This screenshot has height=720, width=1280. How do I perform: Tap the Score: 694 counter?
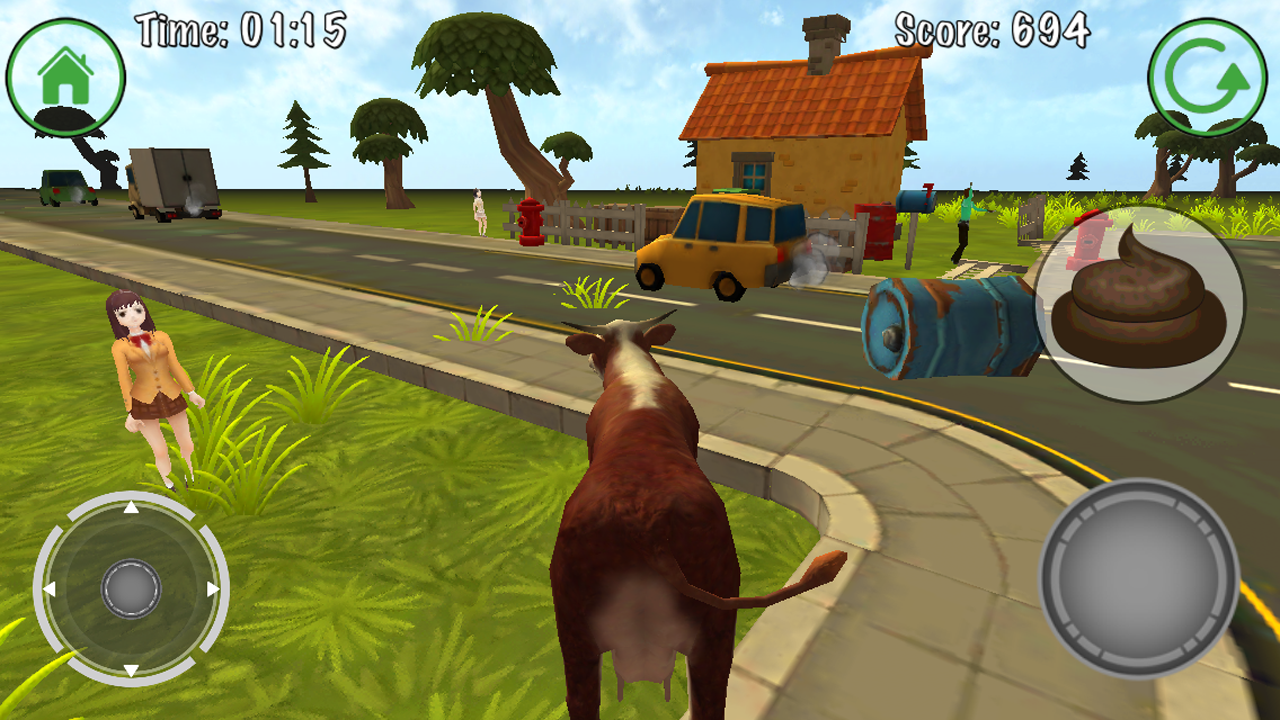988,29
